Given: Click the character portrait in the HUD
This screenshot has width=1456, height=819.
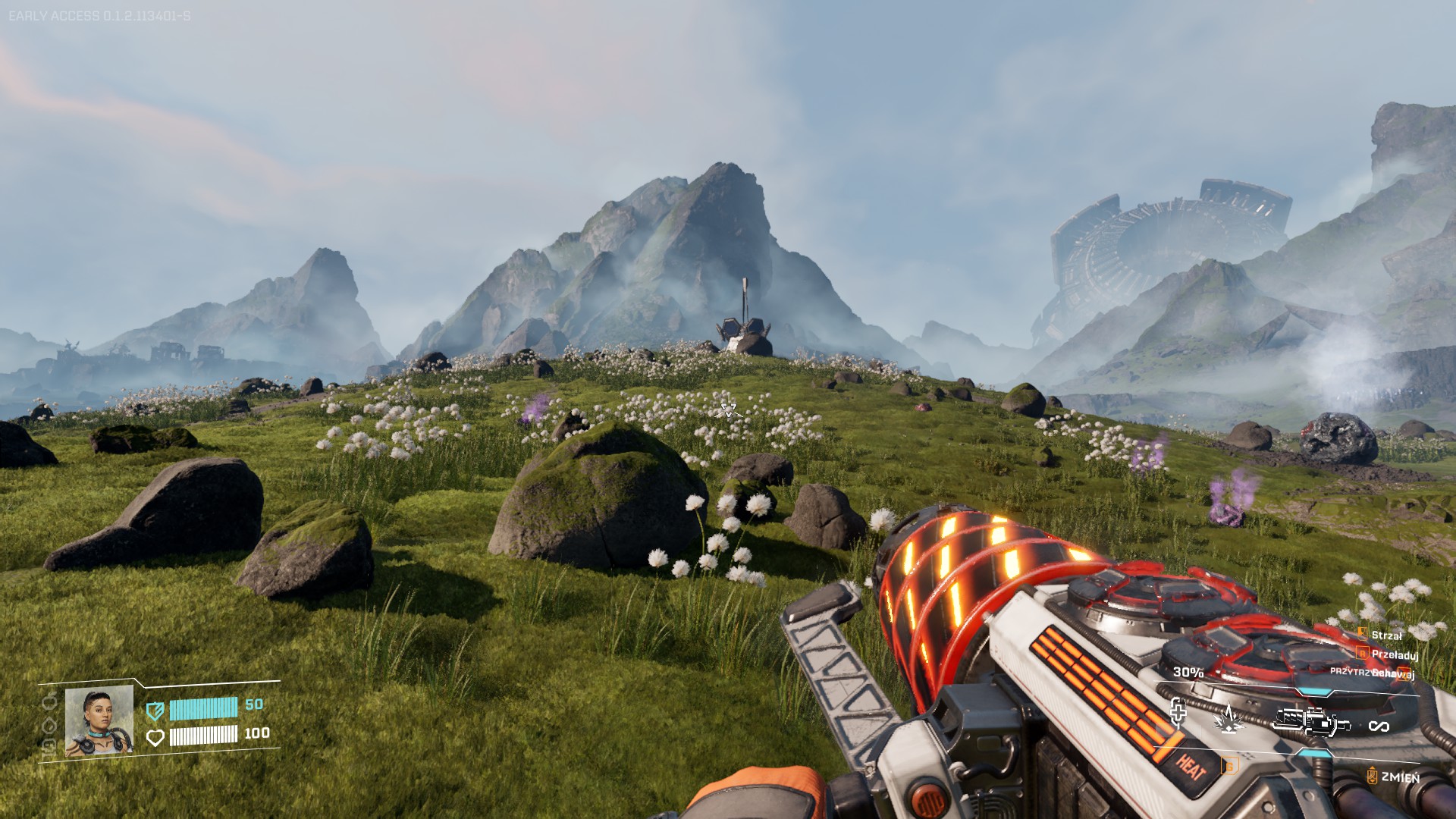Looking at the screenshot, I should (x=99, y=721).
